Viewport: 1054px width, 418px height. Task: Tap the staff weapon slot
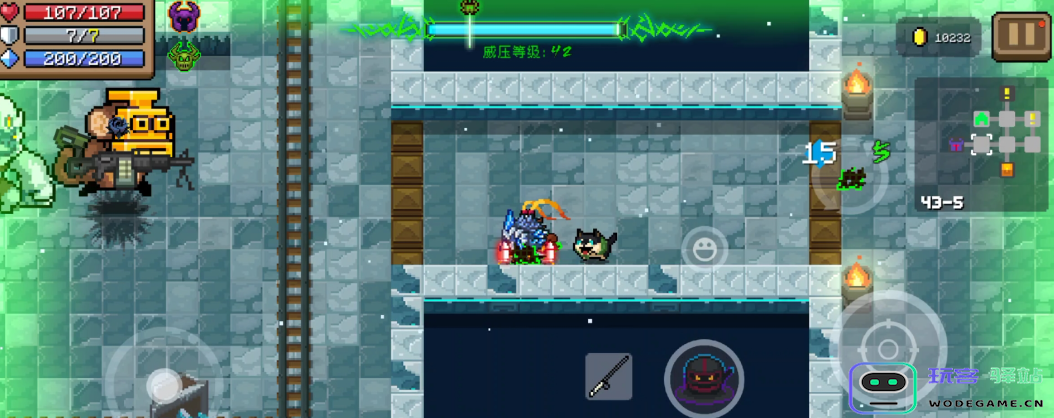[608, 376]
